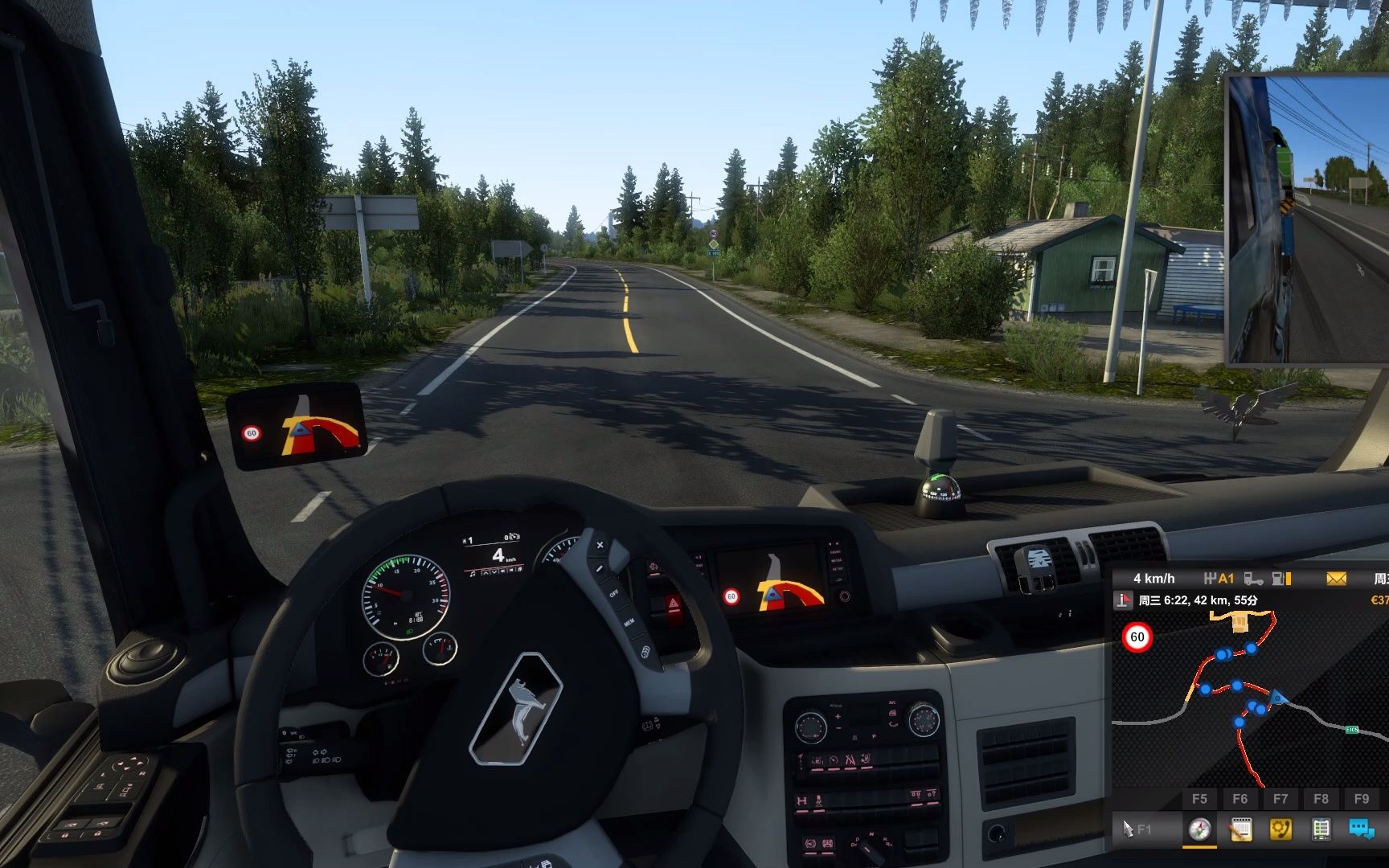
Task: Click the destination flag icon
Action: [1123, 600]
